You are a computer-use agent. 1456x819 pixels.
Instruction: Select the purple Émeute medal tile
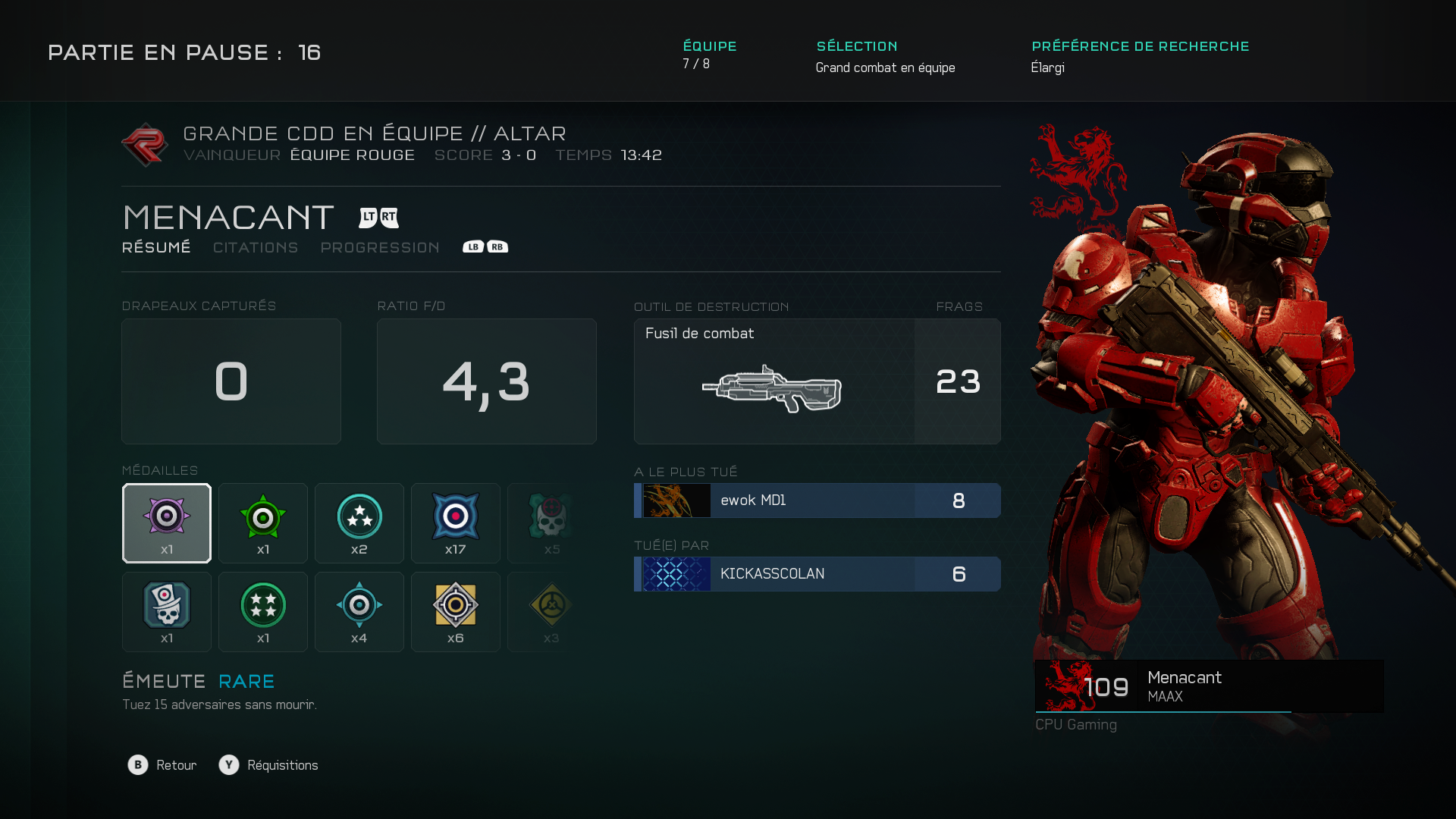click(167, 523)
